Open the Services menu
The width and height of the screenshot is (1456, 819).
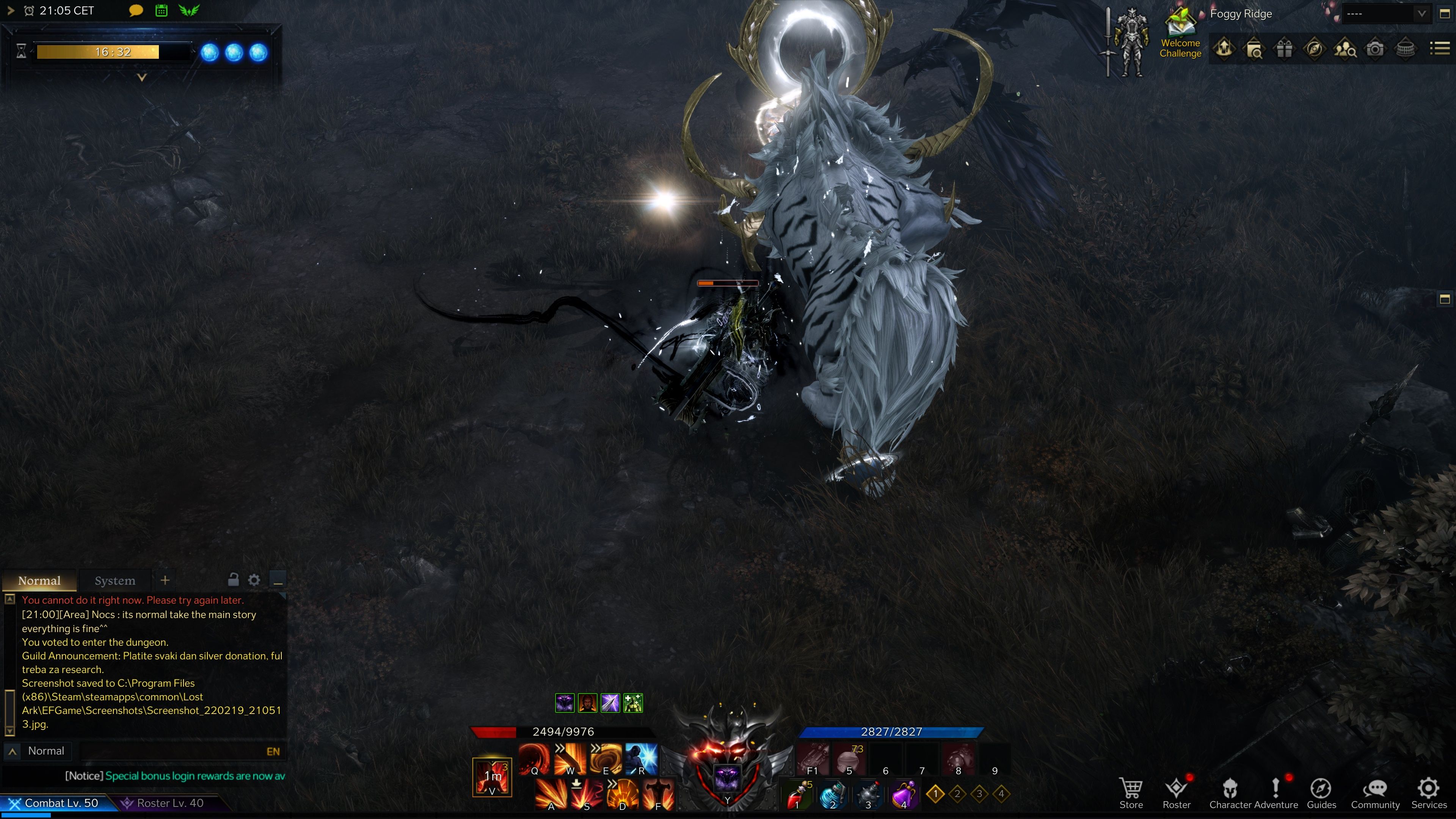1428,793
